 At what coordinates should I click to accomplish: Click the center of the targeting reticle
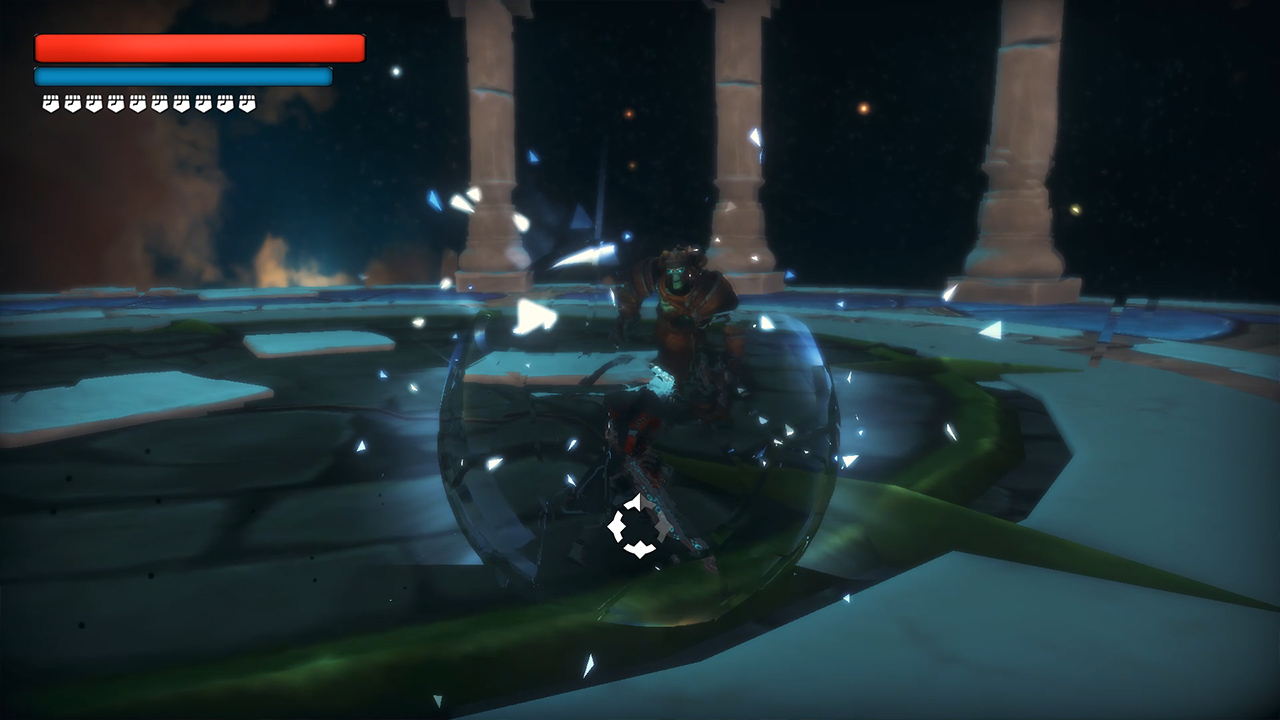640,527
